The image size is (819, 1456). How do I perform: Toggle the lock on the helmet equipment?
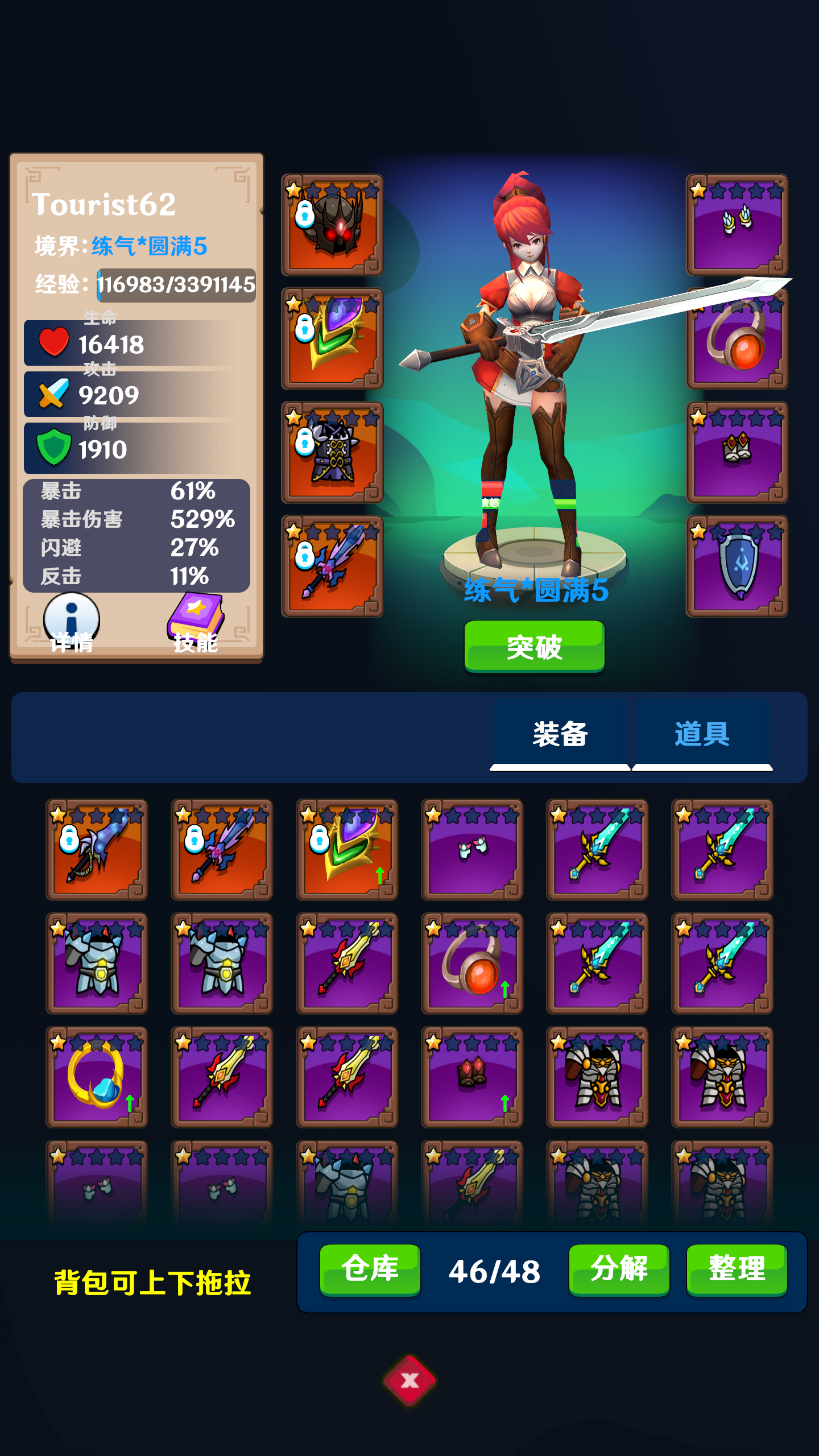click(x=305, y=214)
